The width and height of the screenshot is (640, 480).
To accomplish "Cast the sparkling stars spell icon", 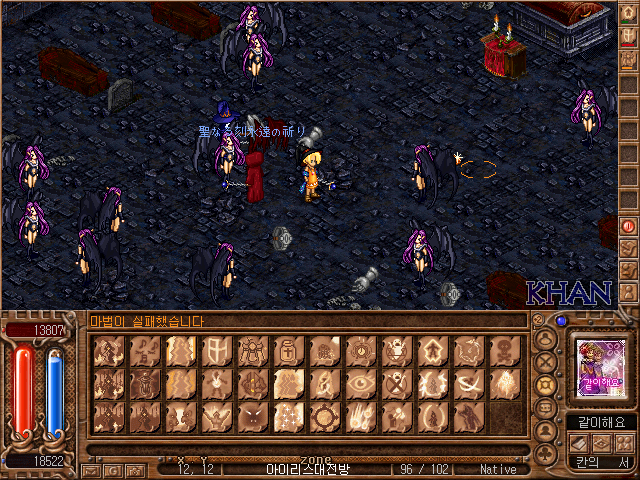I will pos(287,415).
